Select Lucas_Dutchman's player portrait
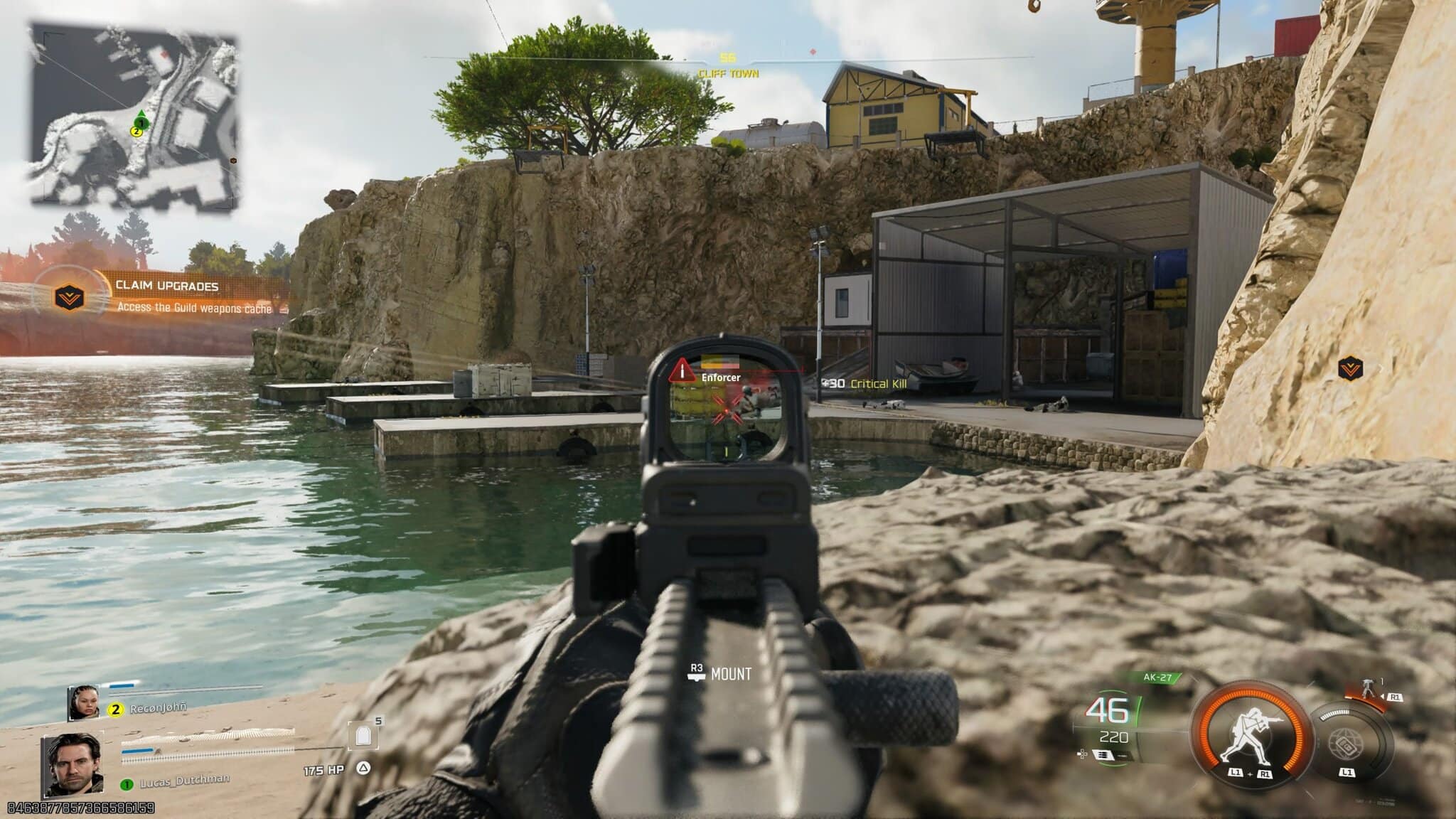The width and height of the screenshot is (1456, 819). (74, 765)
